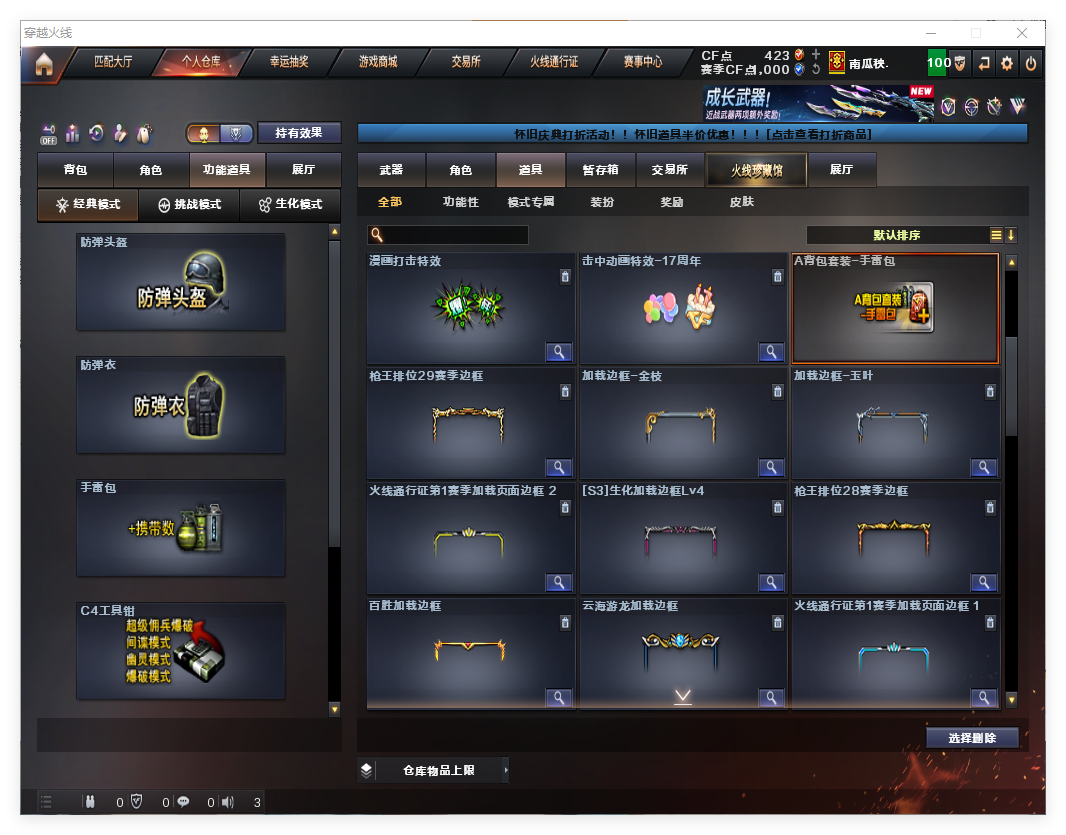Image resolution: width=1066 pixels, height=835 pixels.
Task: Switch to 挑战模式 challenge mode
Action: pyautogui.click(x=190, y=204)
